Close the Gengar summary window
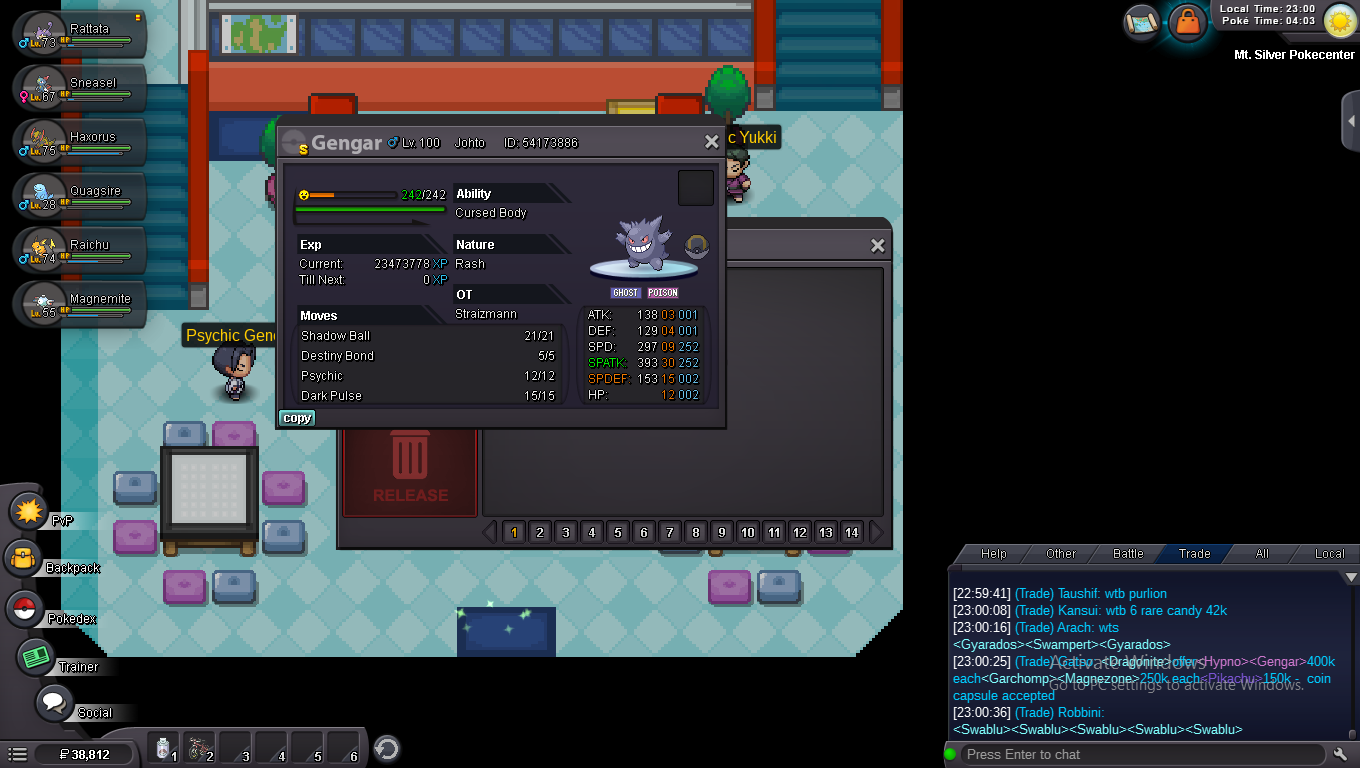Image resolution: width=1360 pixels, height=768 pixels. [711, 143]
